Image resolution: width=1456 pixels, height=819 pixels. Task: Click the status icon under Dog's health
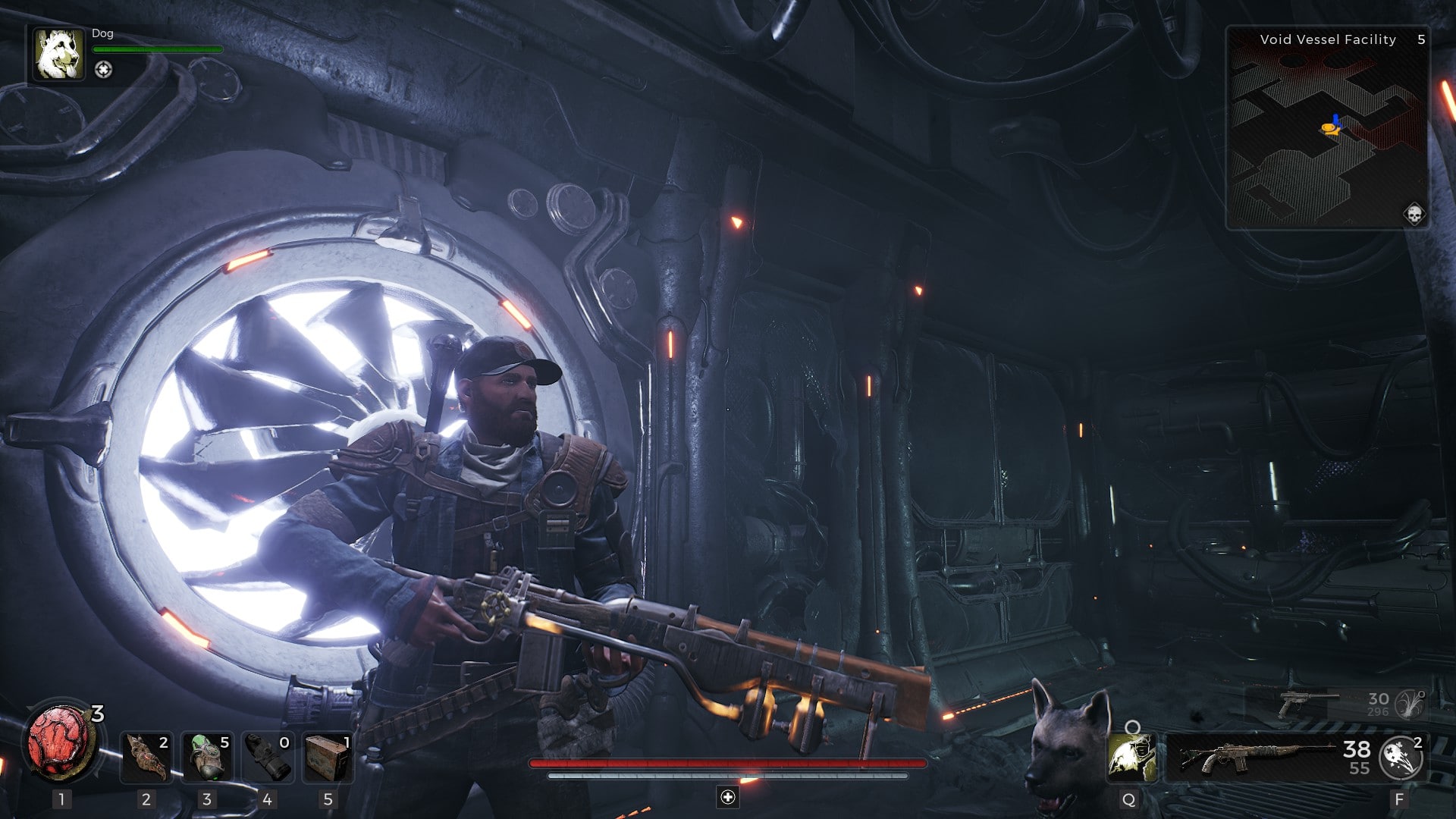103,70
